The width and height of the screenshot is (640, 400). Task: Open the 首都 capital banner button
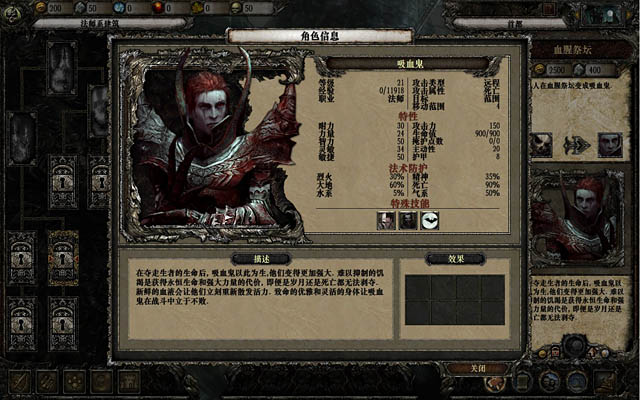coord(516,22)
